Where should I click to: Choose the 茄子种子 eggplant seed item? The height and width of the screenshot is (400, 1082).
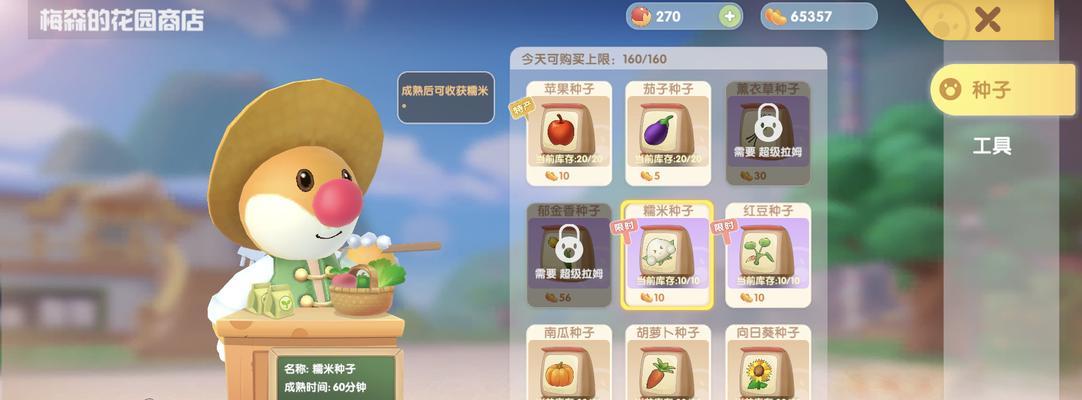[667, 134]
